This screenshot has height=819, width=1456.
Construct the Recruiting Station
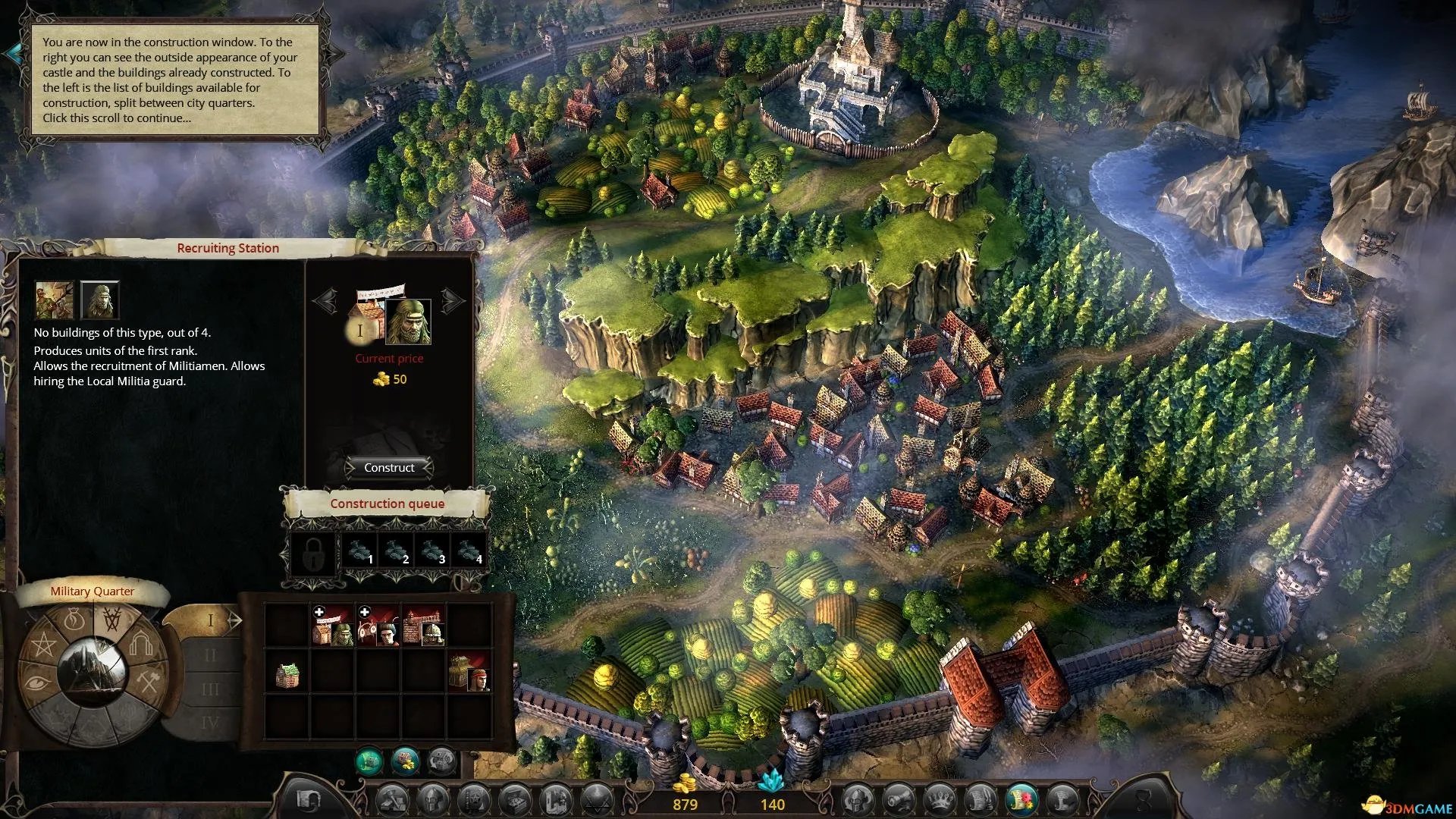click(x=389, y=468)
